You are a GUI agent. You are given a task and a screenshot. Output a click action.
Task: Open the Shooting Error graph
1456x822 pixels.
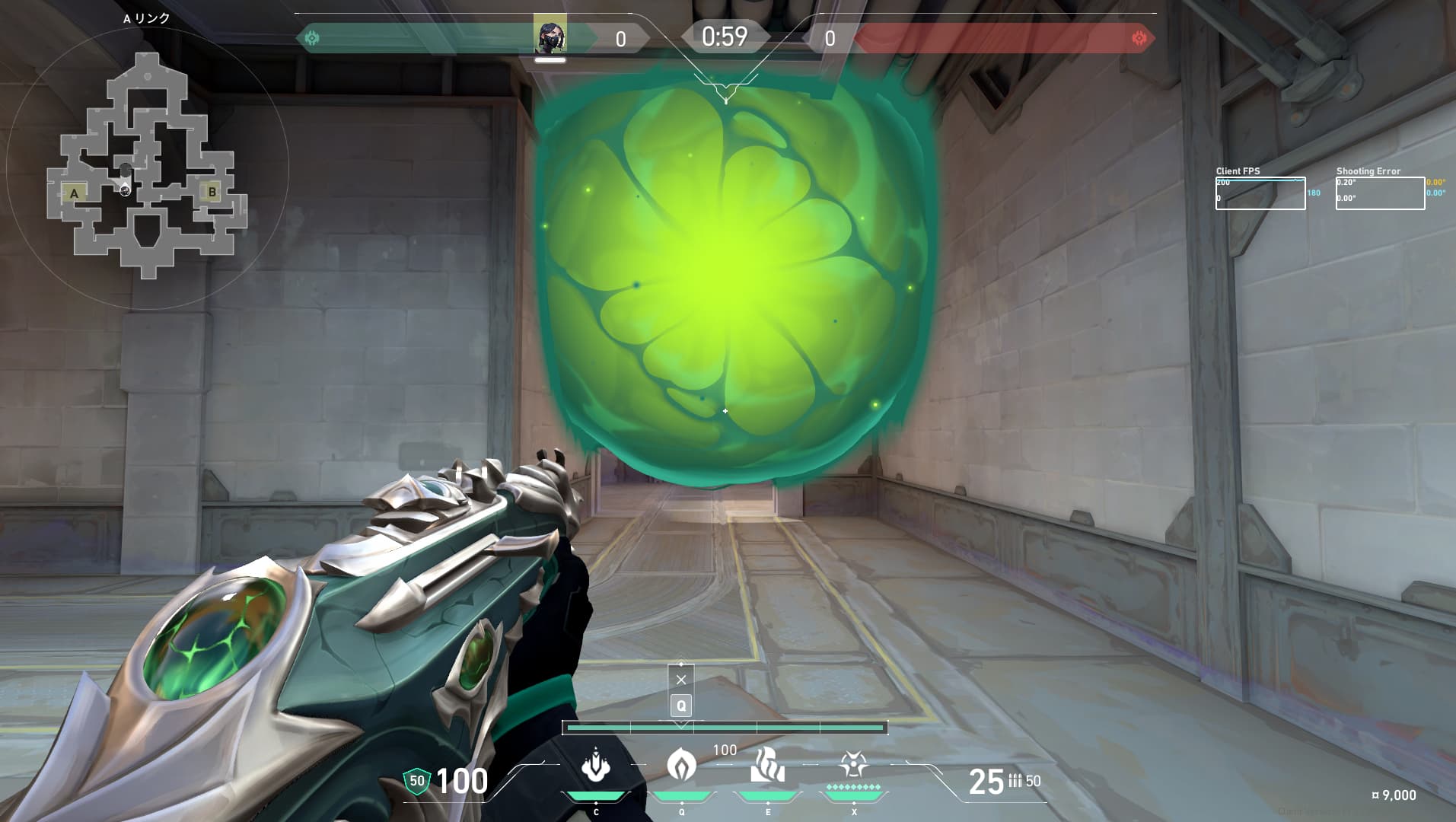pyautogui.click(x=1380, y=193)
